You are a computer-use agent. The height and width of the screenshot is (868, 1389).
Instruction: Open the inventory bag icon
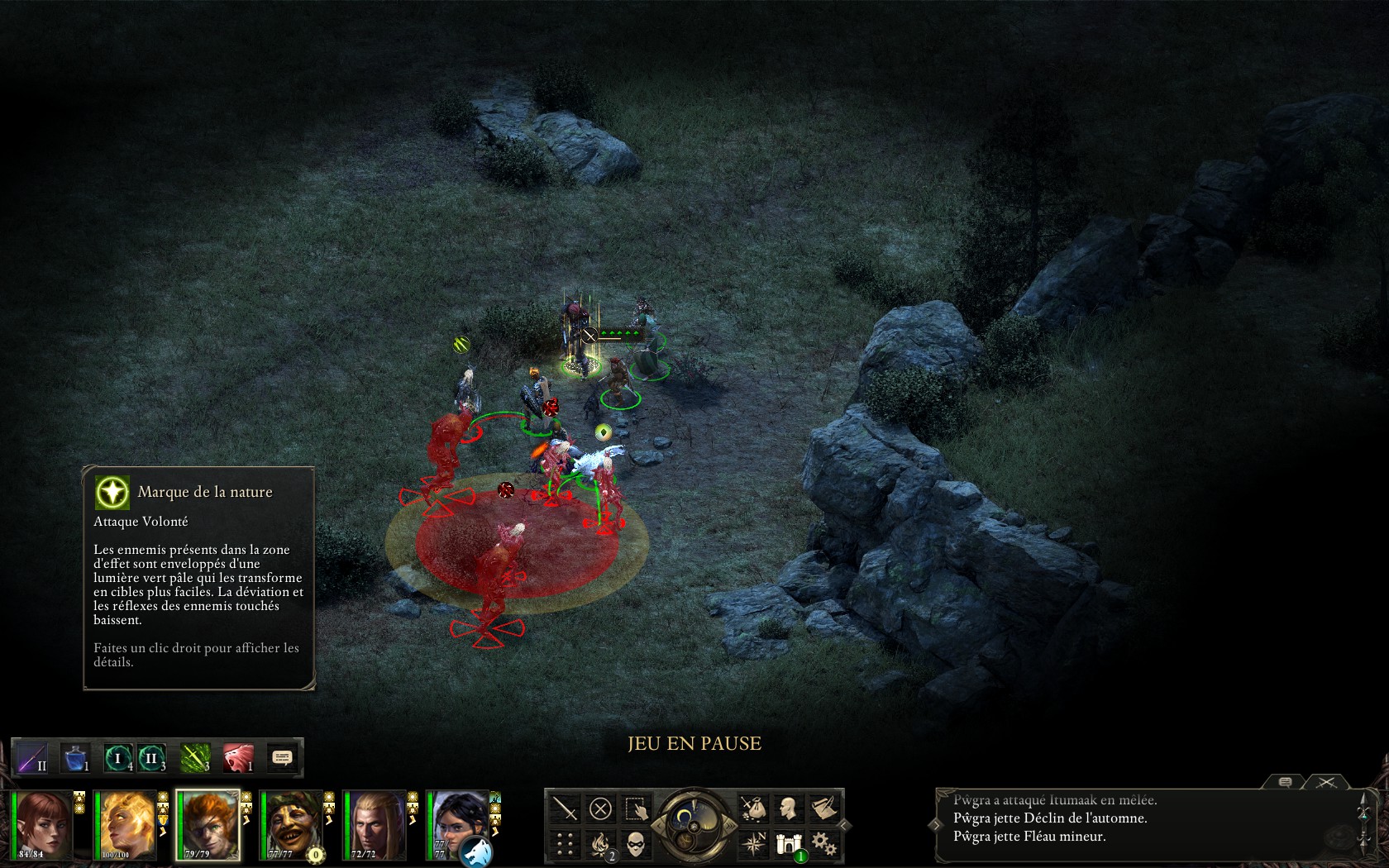tap(752, 808)
